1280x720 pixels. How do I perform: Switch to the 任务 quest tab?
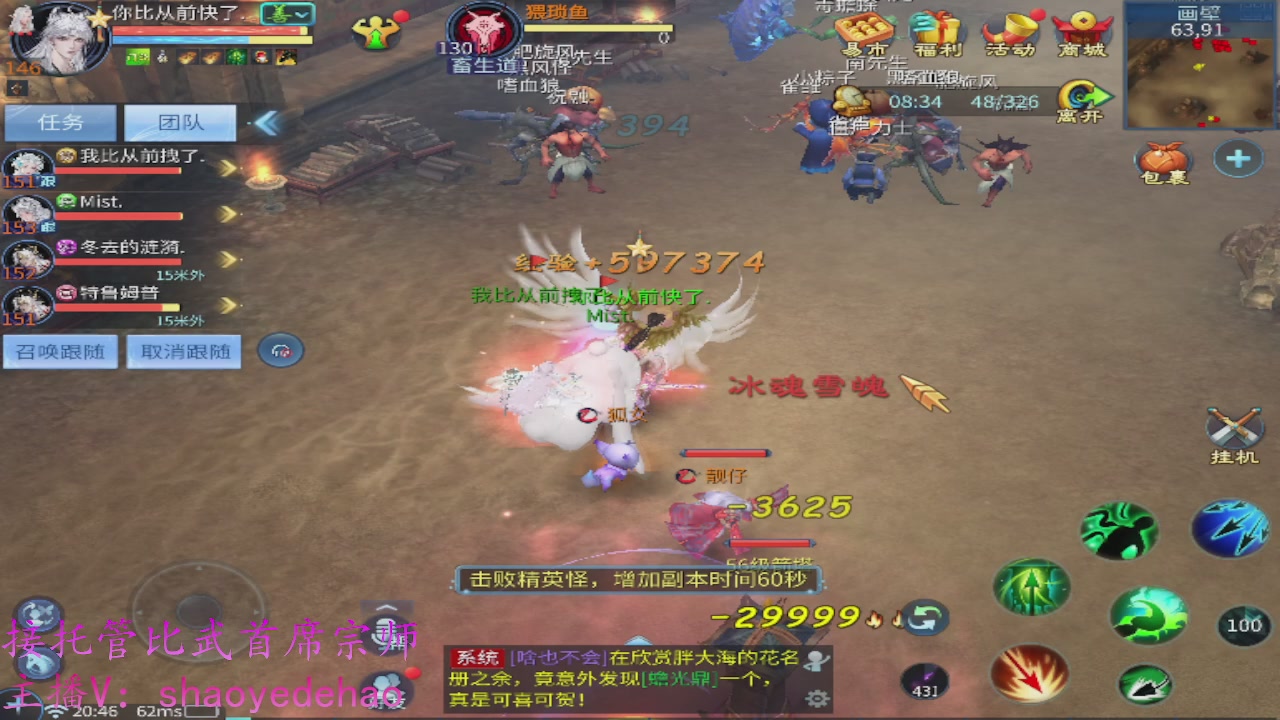point(60,122)
